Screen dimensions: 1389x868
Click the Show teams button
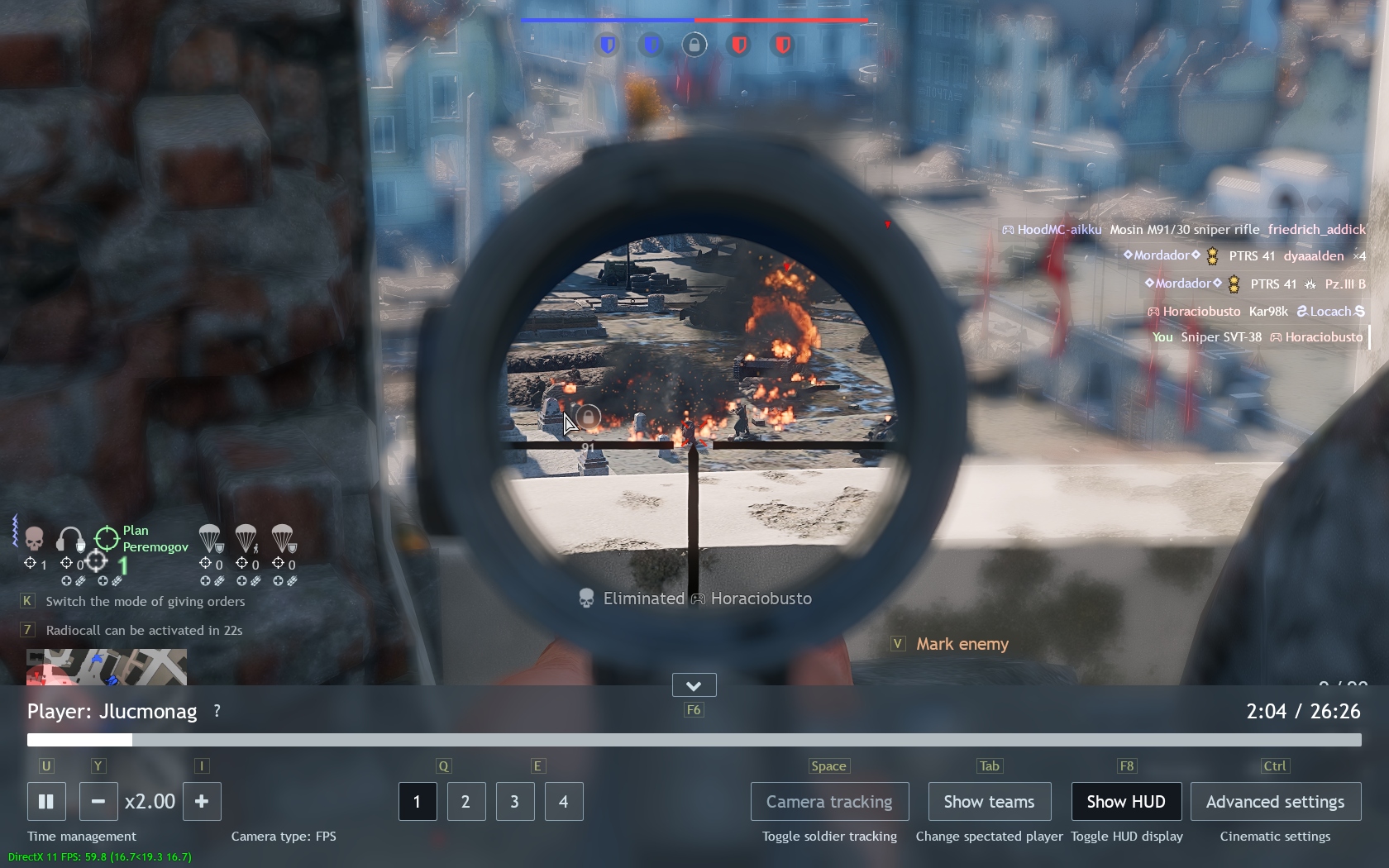tap(990, 801)
